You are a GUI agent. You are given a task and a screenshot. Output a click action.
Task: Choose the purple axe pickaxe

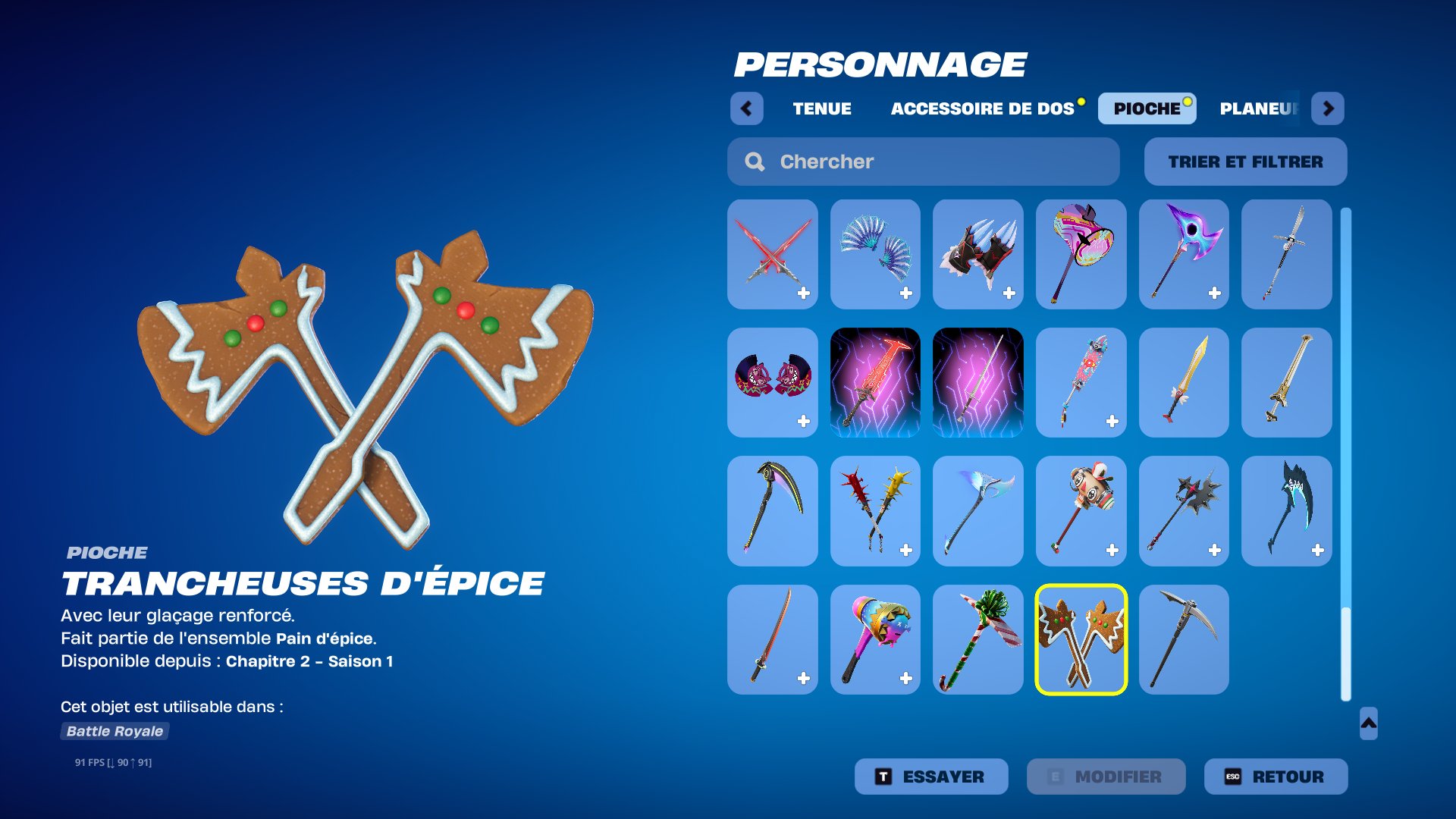tap(1184, 254)
